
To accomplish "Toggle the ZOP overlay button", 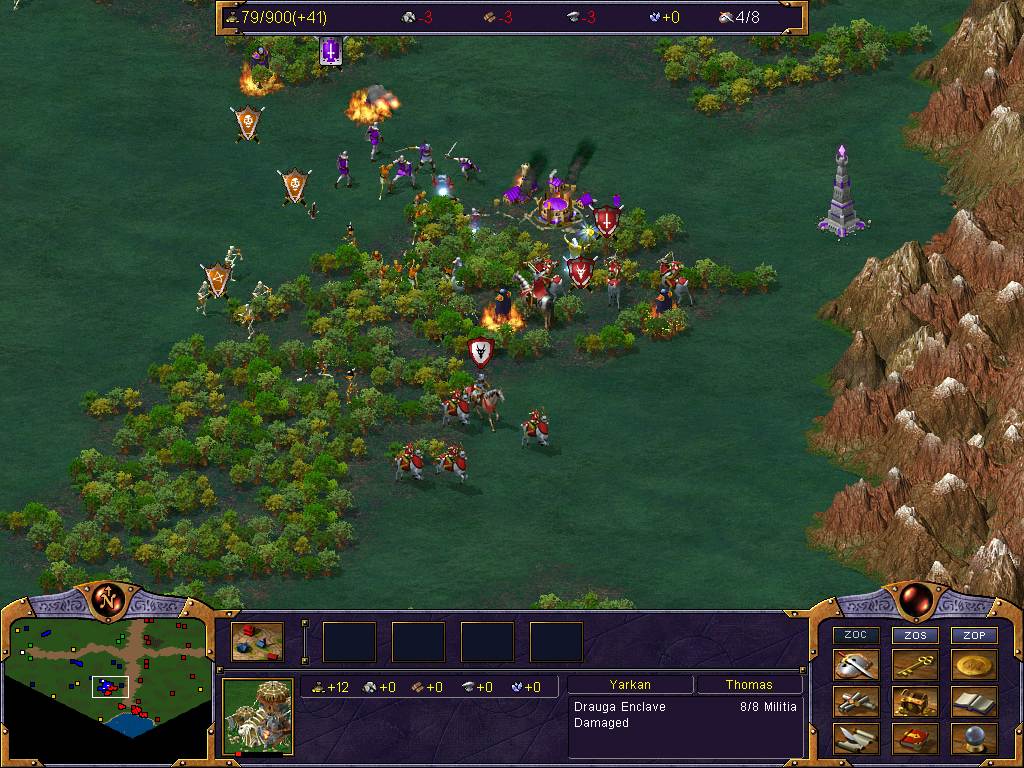I will [x=975, y=635].
